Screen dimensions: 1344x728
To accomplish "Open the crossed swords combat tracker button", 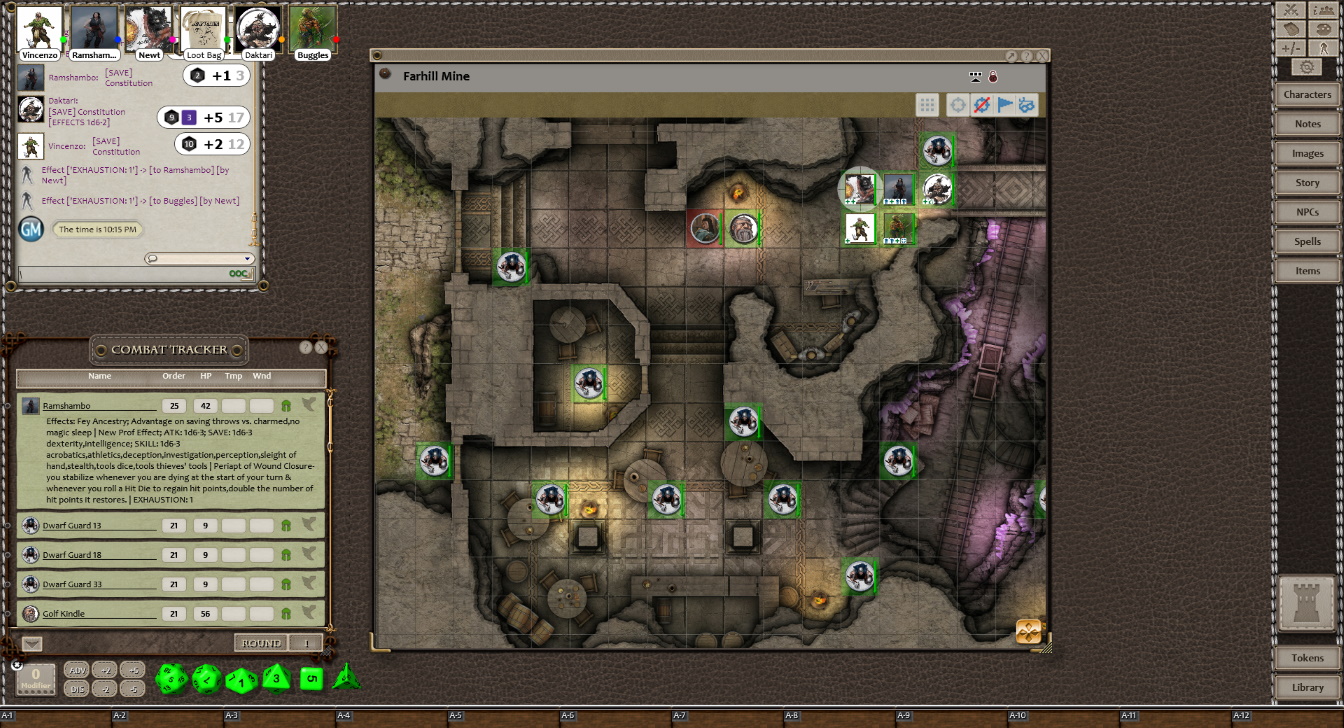I will pos(1290,9).
